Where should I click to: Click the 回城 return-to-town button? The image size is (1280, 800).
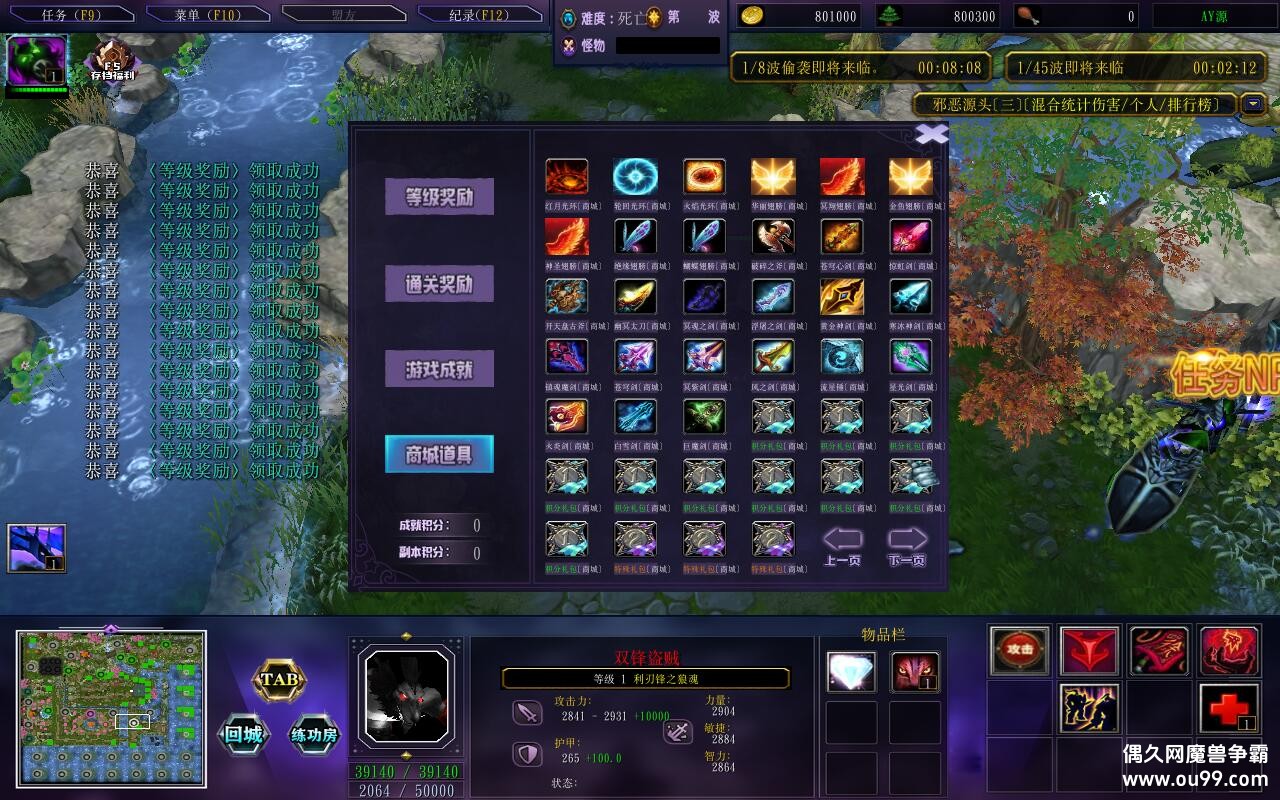[x=243, y=735]
